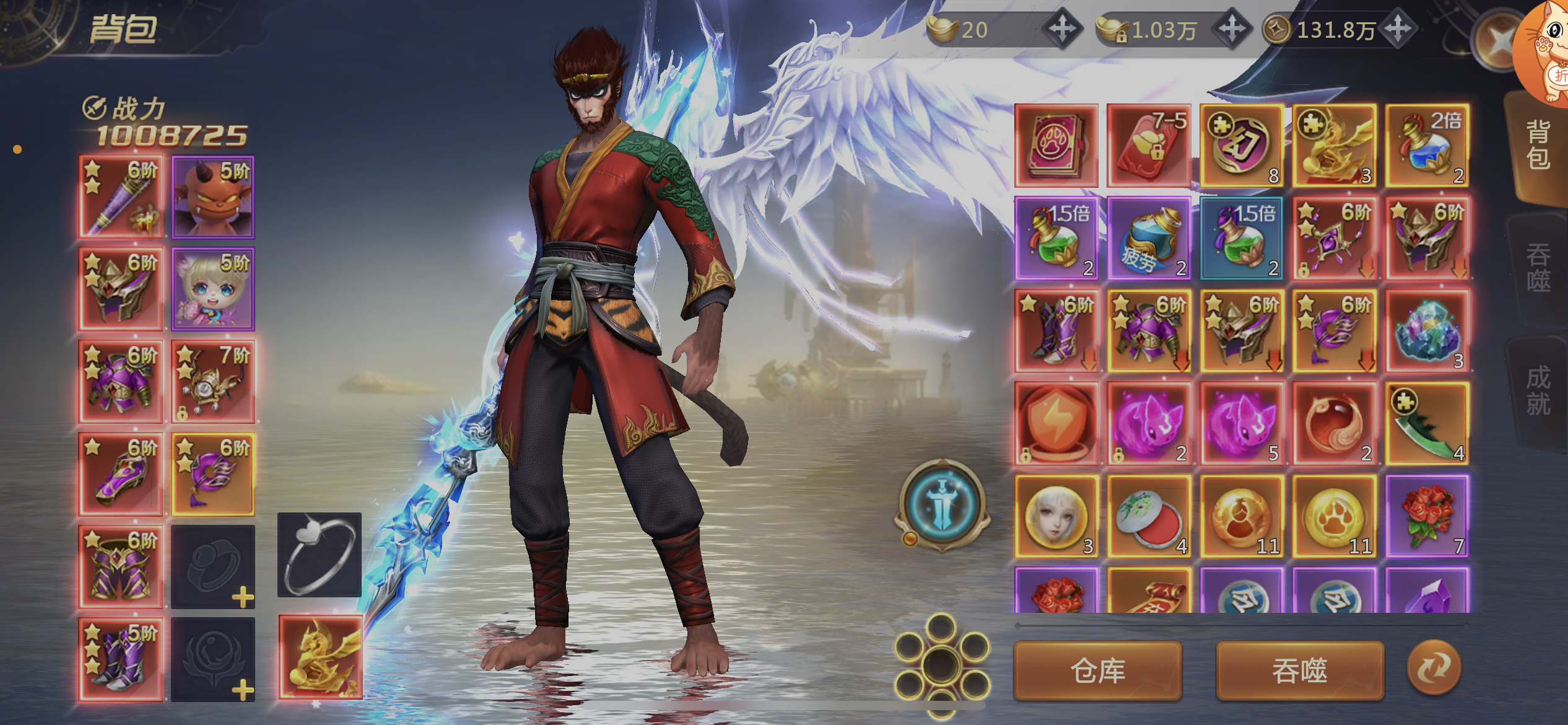Click the 吞噬 devour button
1568x725 pixels.
click(x=1299, y=671)
